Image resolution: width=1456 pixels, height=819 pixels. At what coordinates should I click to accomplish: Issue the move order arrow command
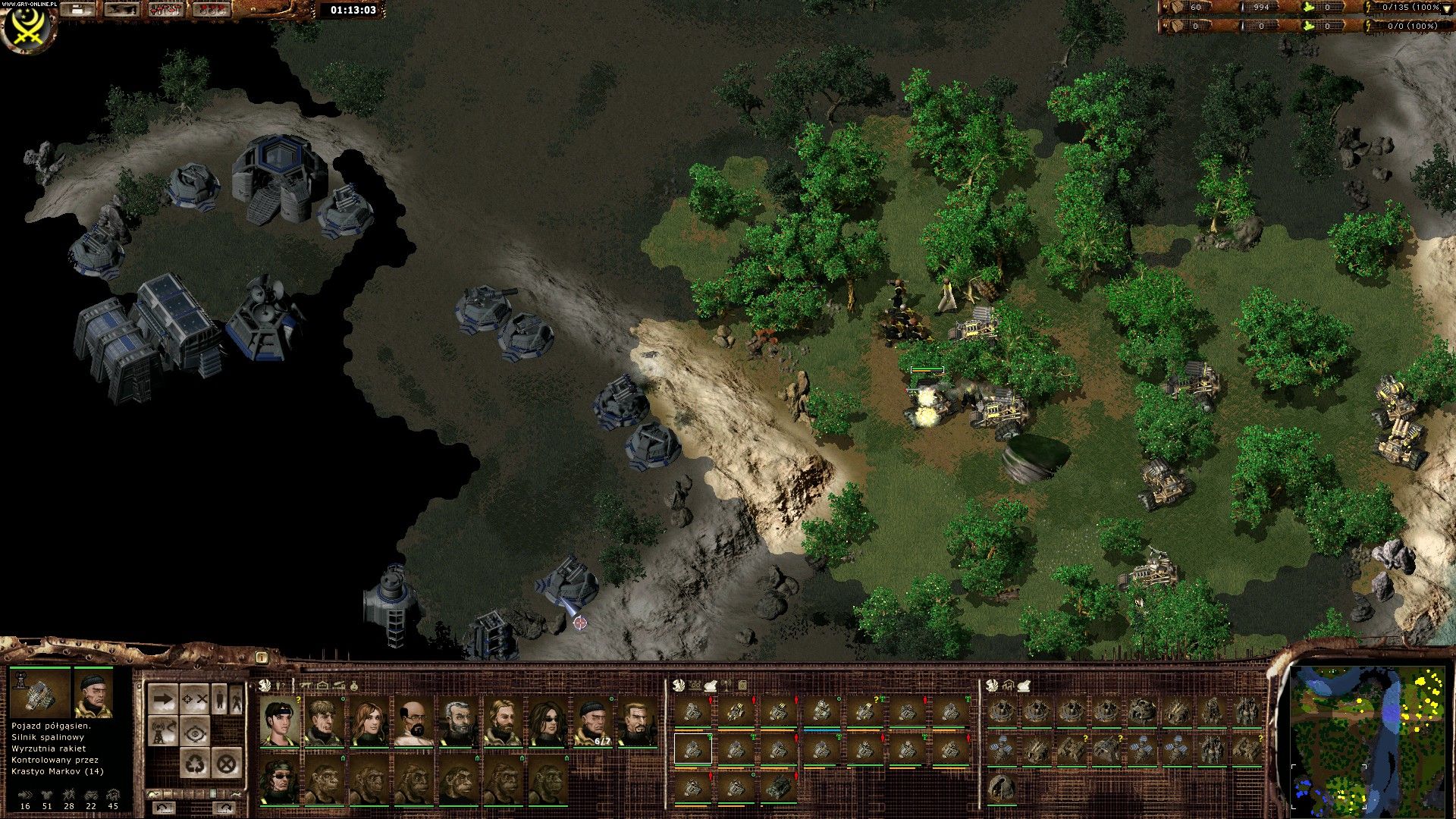click(x=163, y=698)
